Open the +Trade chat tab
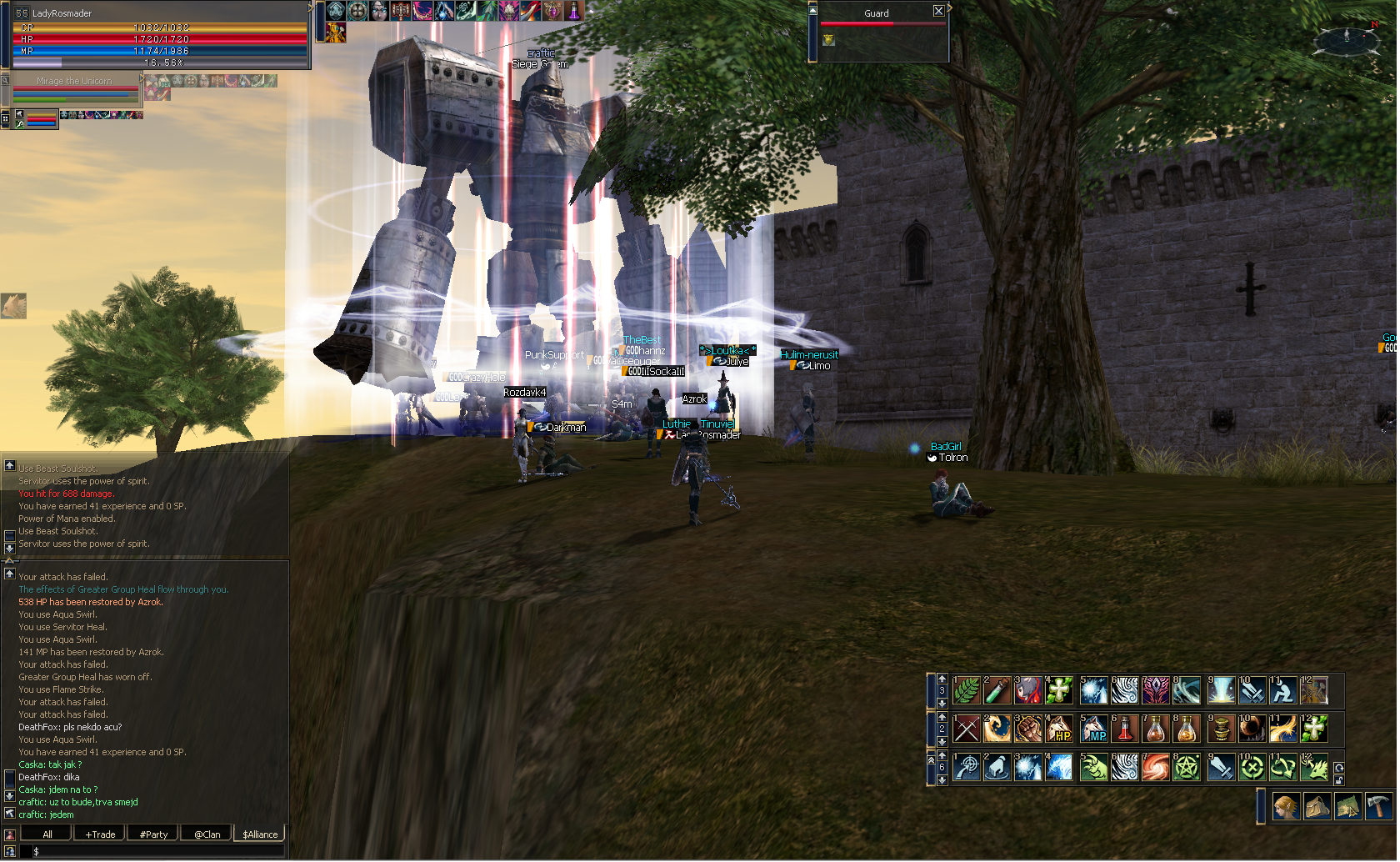 (100, 834)
